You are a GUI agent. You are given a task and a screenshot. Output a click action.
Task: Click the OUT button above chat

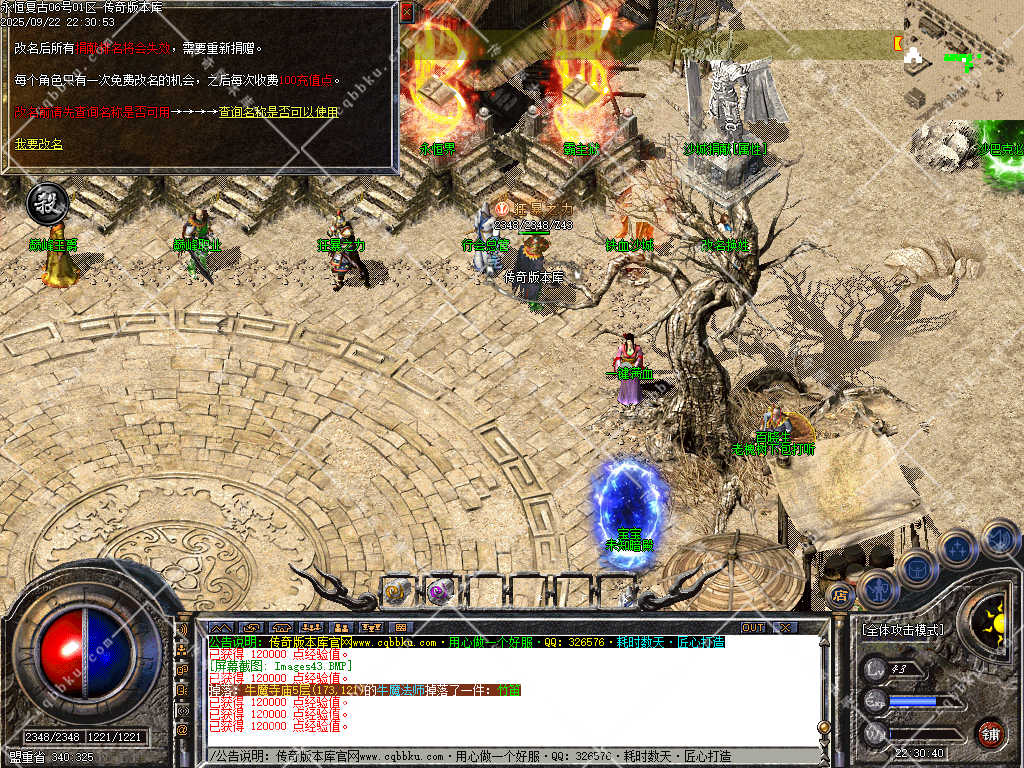click(753, 627)
